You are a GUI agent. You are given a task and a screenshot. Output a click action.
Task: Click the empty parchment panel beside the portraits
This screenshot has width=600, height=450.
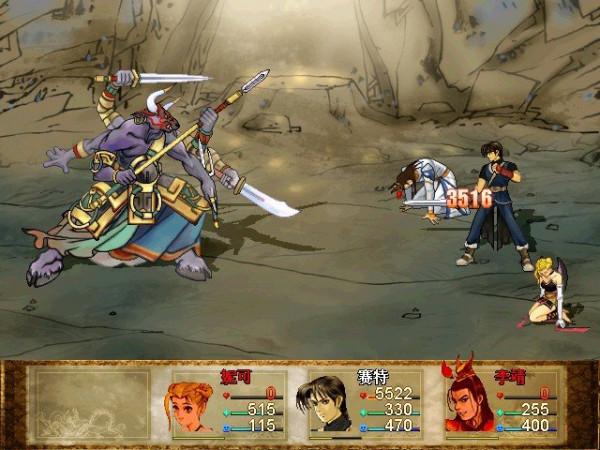(90, 404)
